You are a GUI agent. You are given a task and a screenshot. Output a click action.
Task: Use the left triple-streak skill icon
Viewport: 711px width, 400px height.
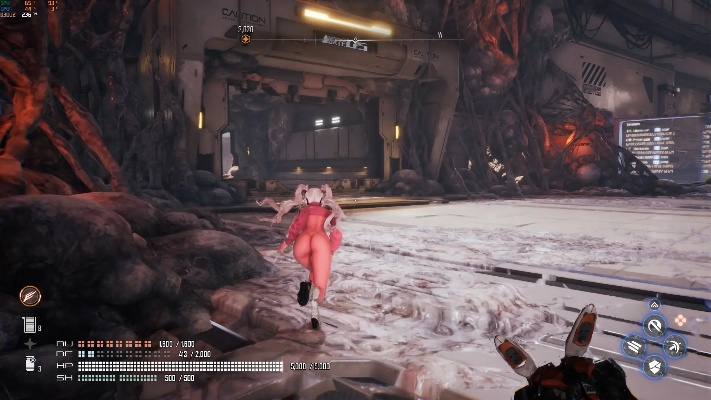tap(633, 347)
